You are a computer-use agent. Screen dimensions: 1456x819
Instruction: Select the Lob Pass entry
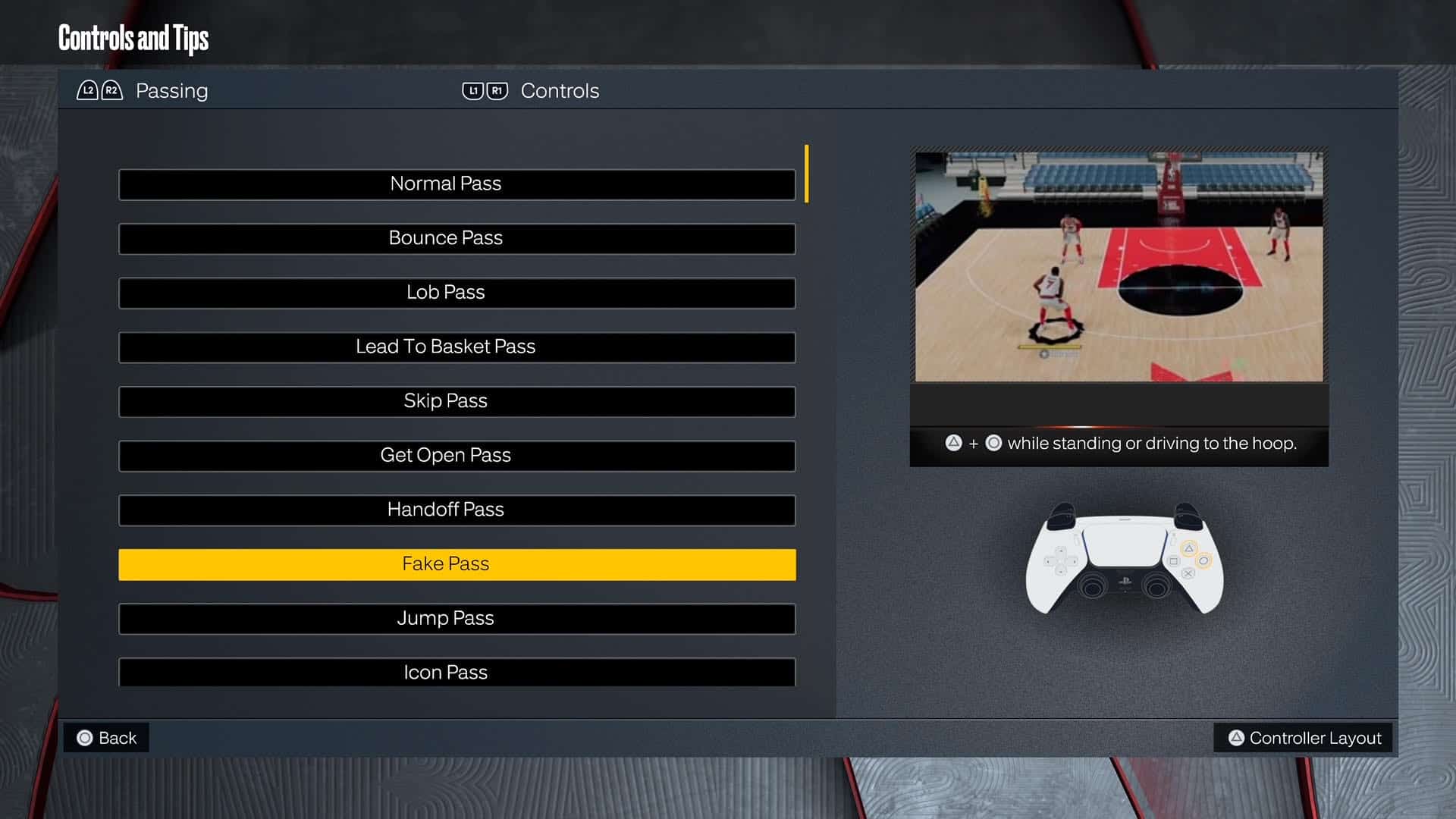pyautogui.click(x=456, y=293)
